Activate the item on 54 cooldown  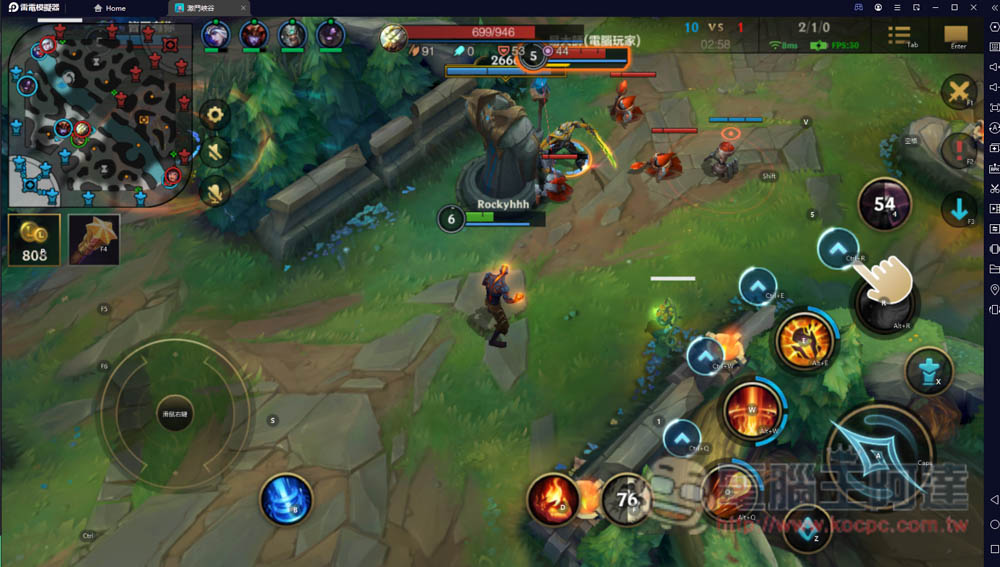click(x=884, y=204)
